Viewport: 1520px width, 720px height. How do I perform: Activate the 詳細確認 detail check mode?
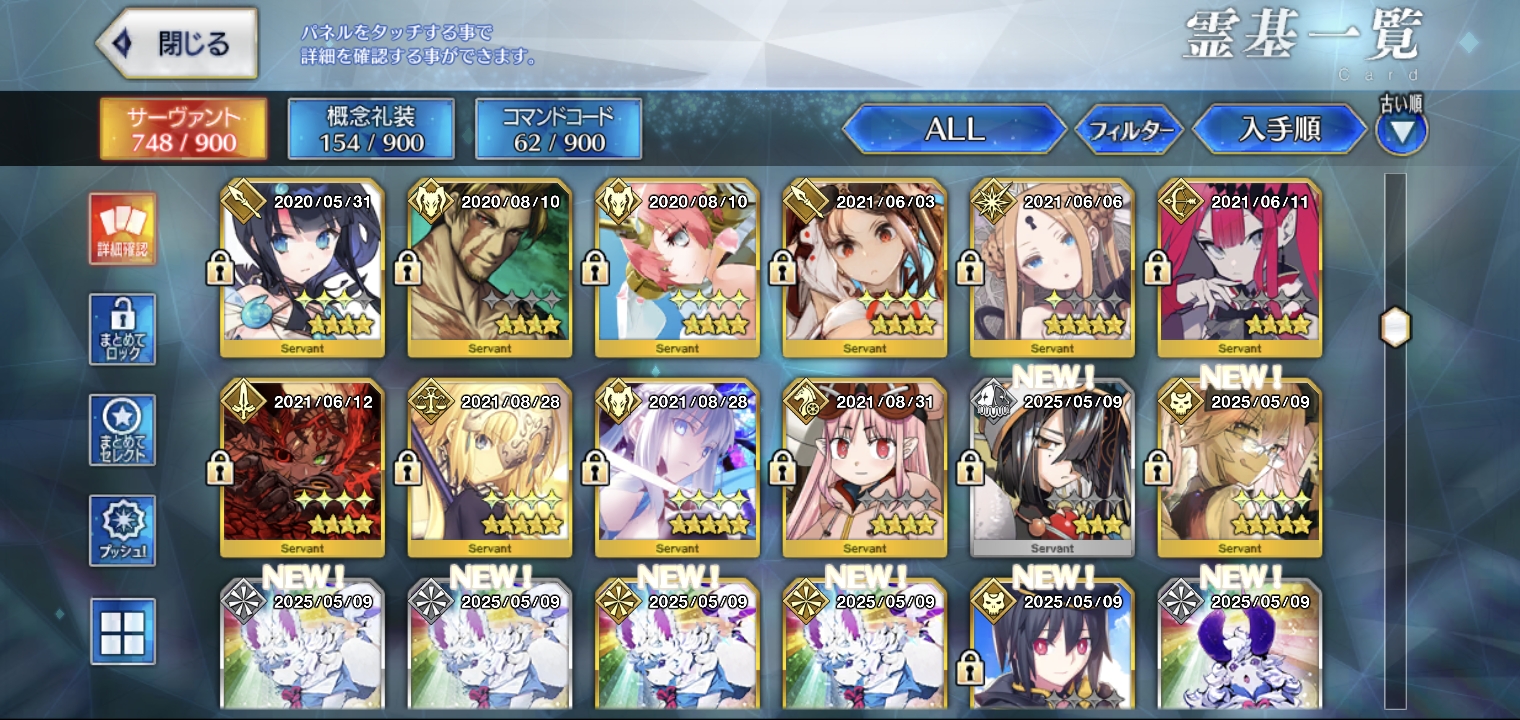122,230
